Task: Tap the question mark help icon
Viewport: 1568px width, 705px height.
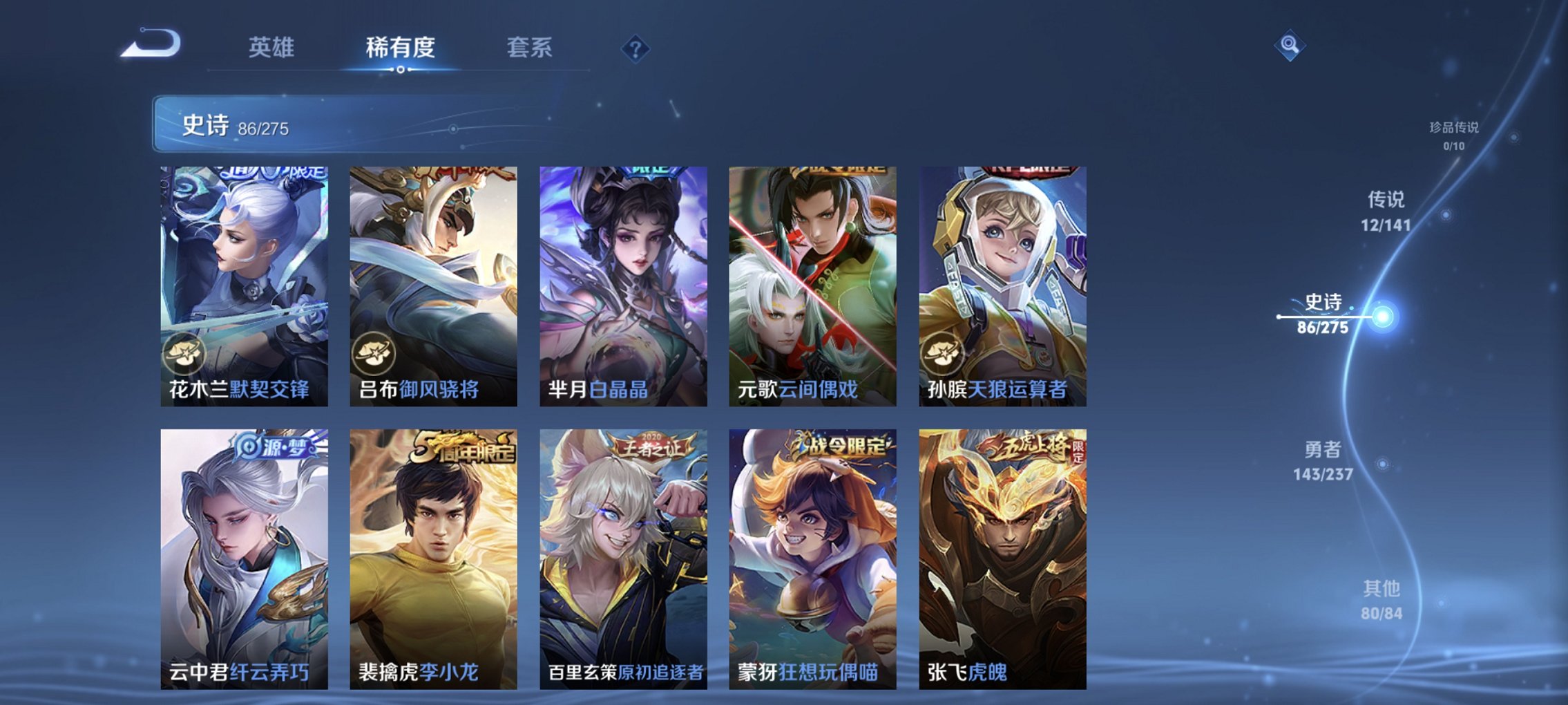Action: pyautogui.click(x=635, y=48)
